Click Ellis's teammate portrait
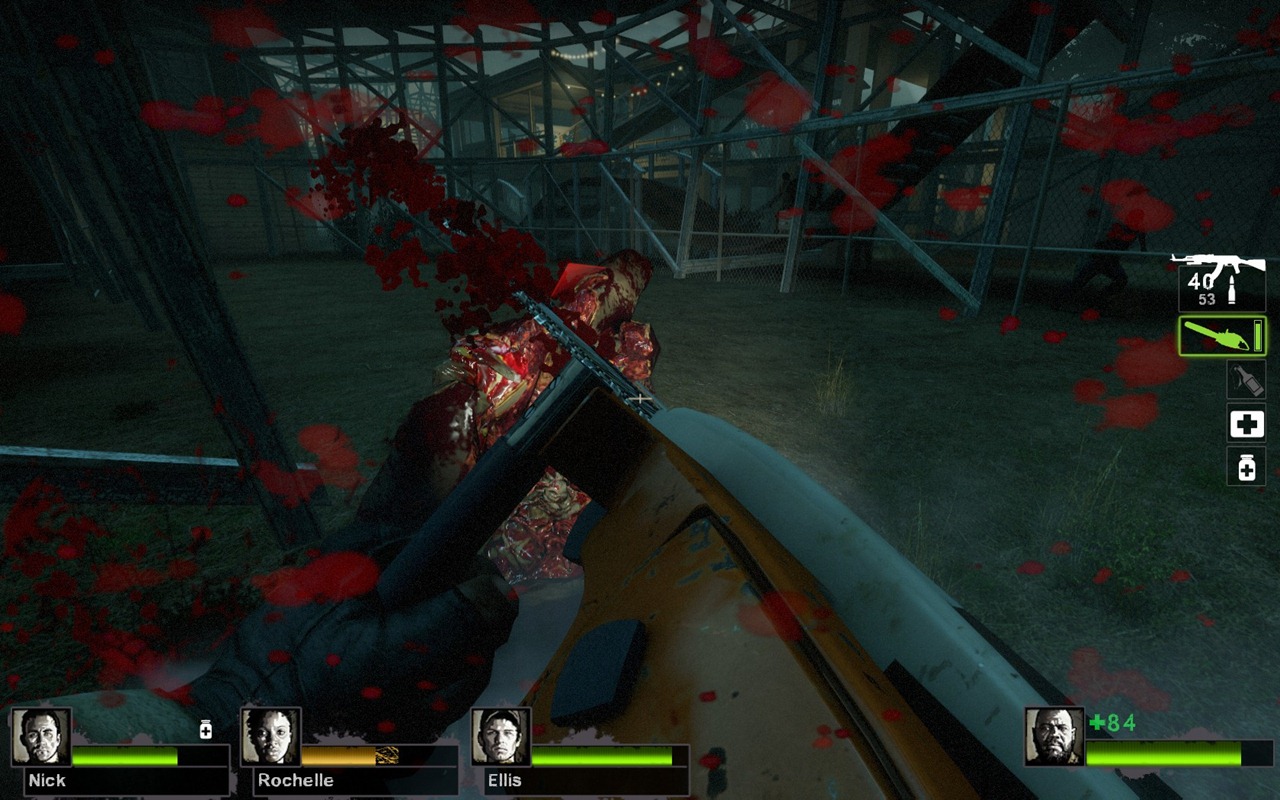This screenshot has width=1280, height=800. 501,737
